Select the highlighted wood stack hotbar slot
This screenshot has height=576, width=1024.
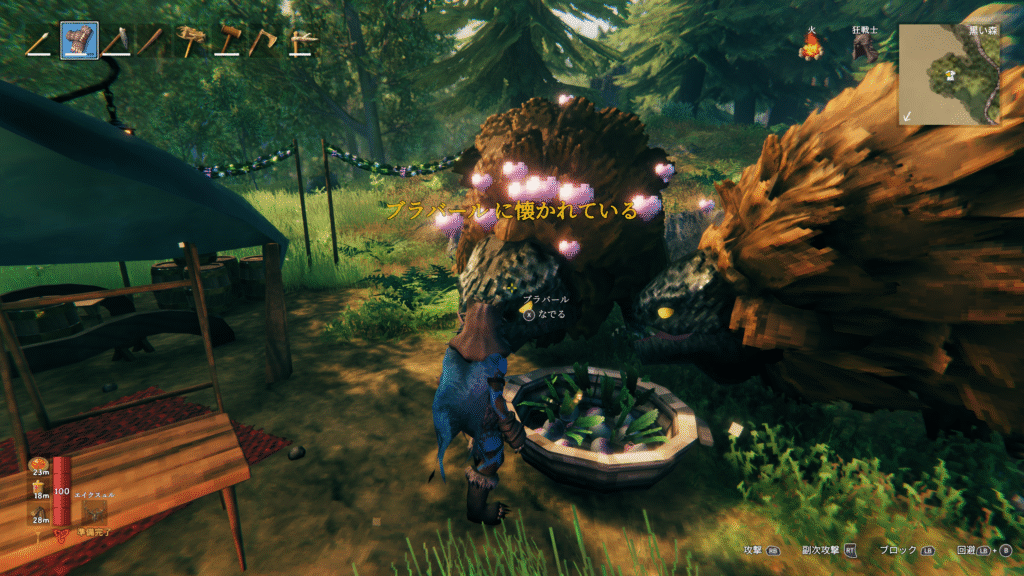[x=79, y=42]
